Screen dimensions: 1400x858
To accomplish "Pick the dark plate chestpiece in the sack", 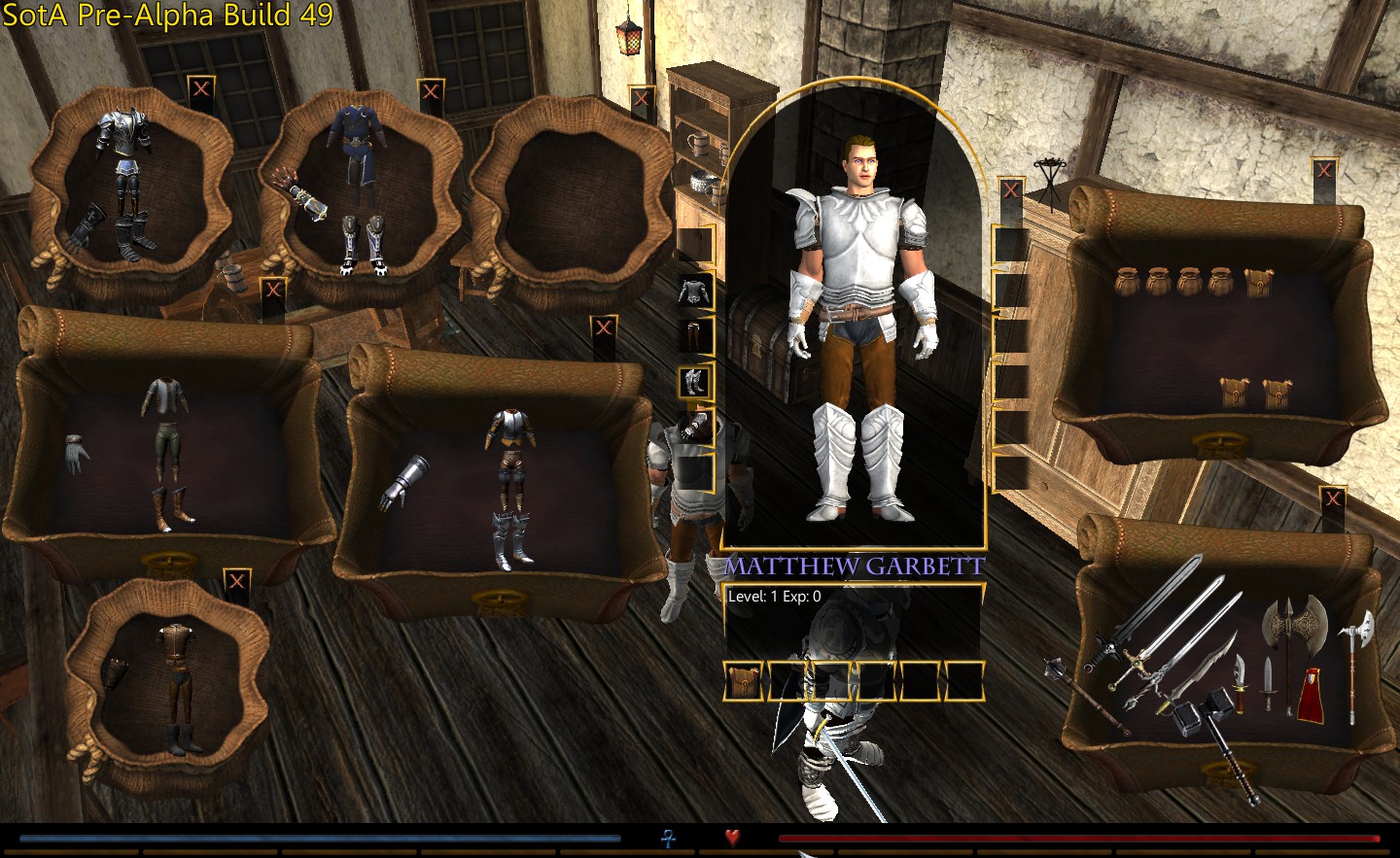I will click(123, 133).
